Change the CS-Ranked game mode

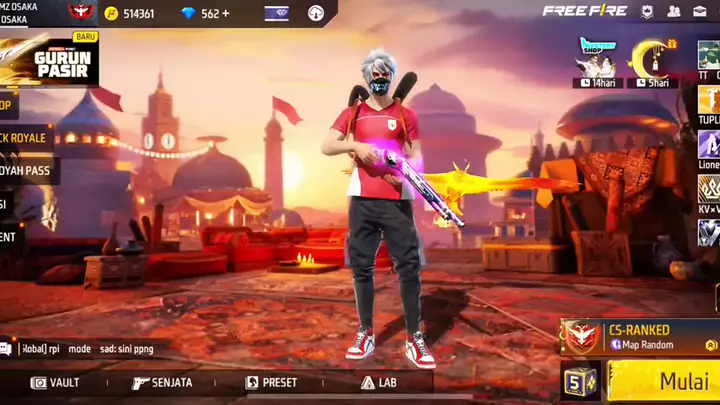tap(640, 336)
